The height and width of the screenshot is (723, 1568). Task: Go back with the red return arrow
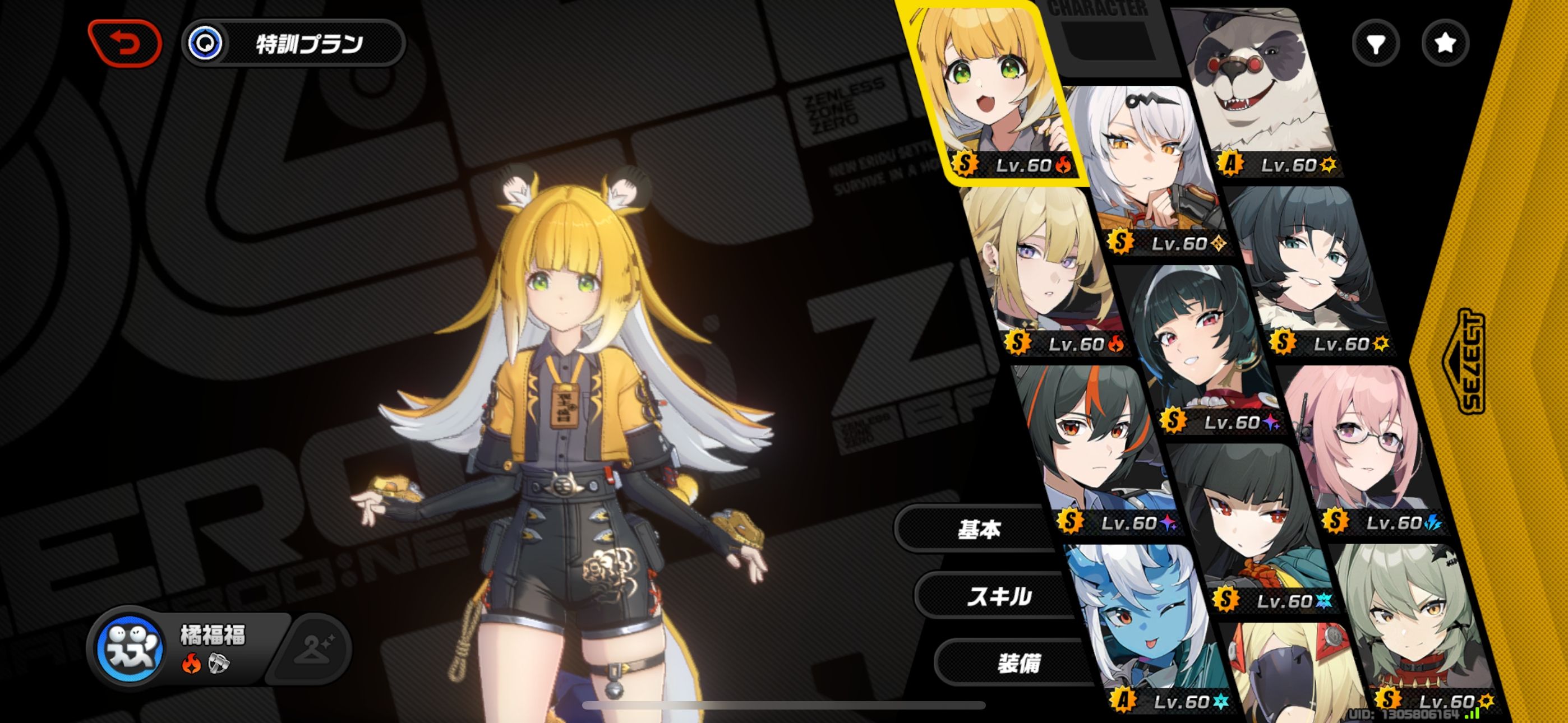point(126,43)
